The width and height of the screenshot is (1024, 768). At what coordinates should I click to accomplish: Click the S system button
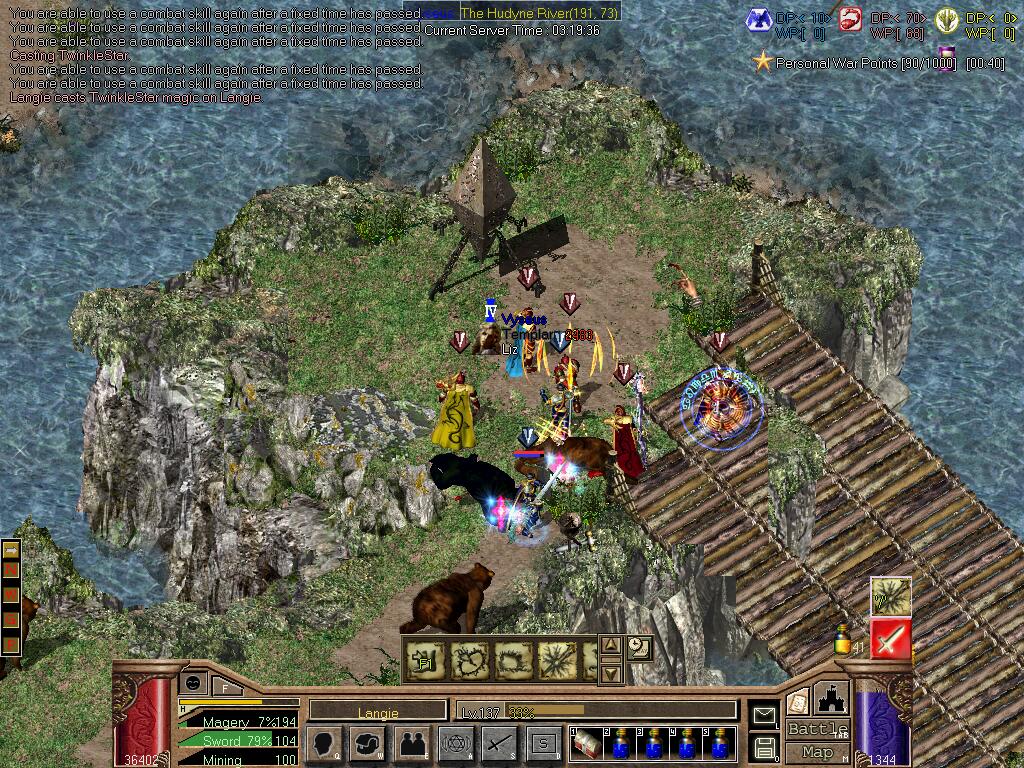(543, 743)
